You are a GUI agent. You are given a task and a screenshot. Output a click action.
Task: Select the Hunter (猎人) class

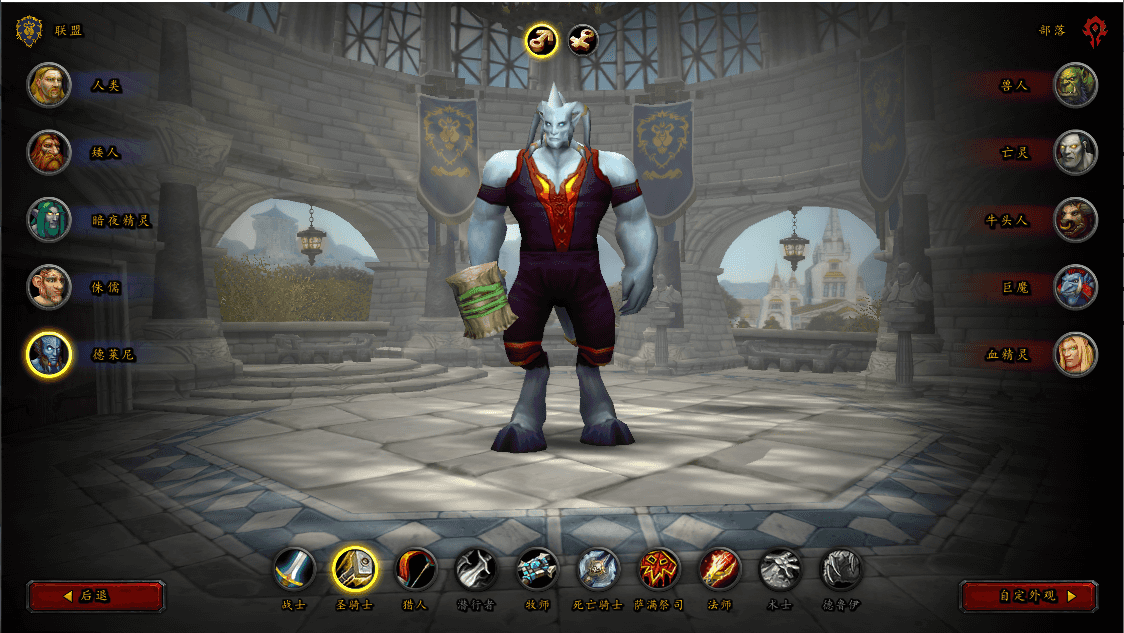pyautogui.click(x=416, y=569)
